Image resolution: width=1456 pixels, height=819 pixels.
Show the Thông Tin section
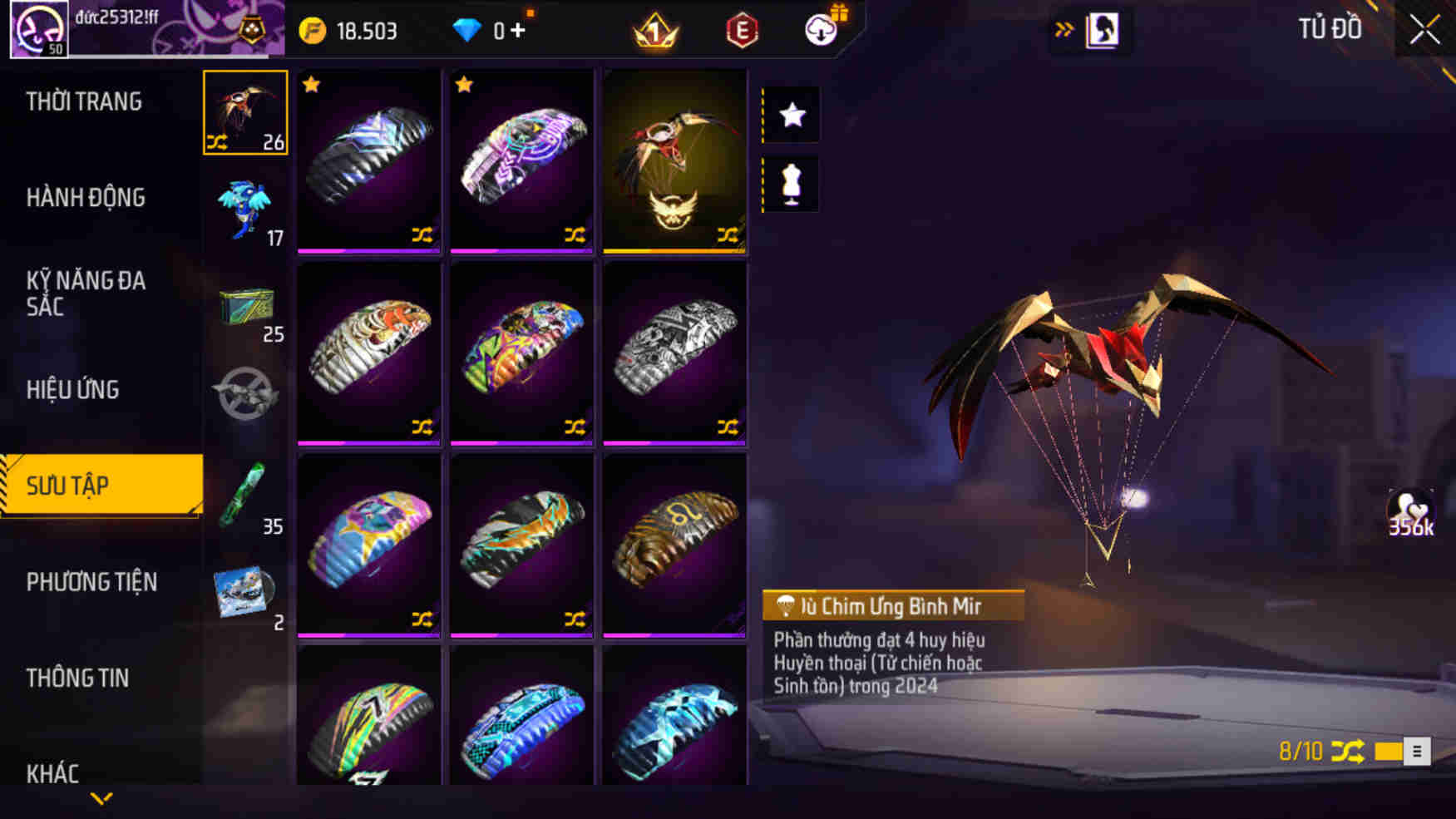[77, 678]
